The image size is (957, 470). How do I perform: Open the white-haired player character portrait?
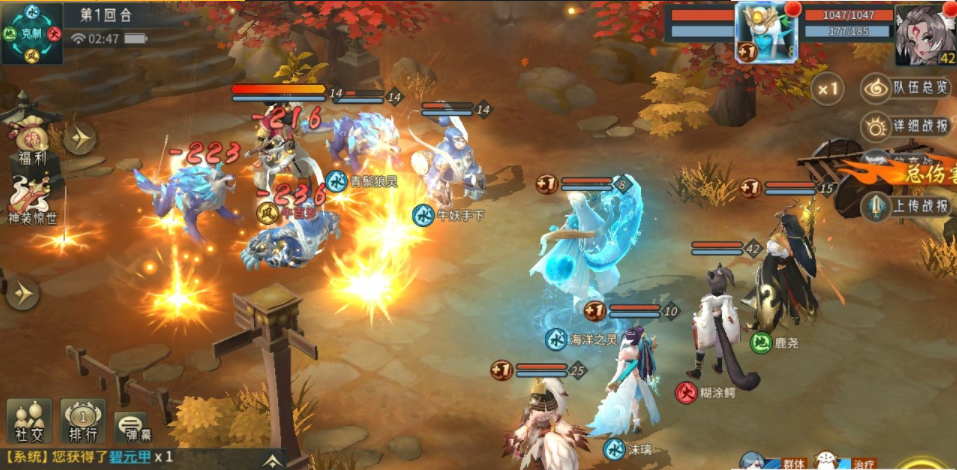click(924, 34)
